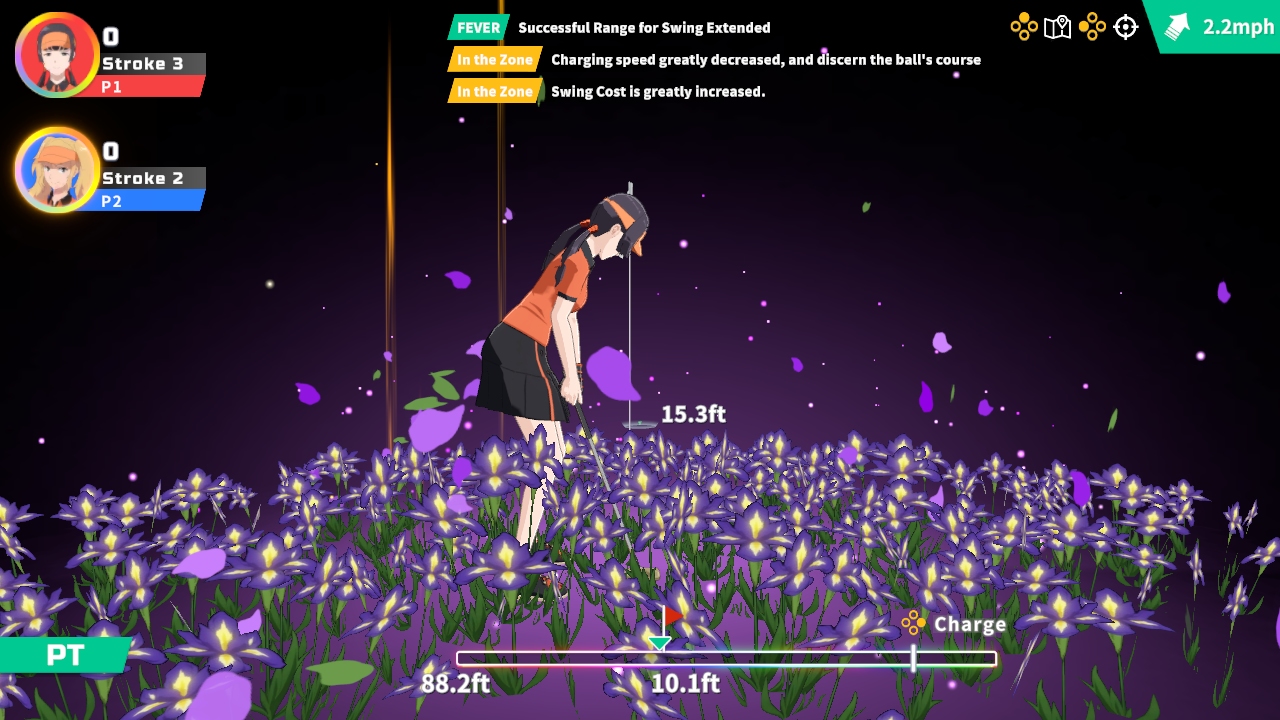Select the aim target reticle icon
The image size is (1280, 720).
(1125, 27)
